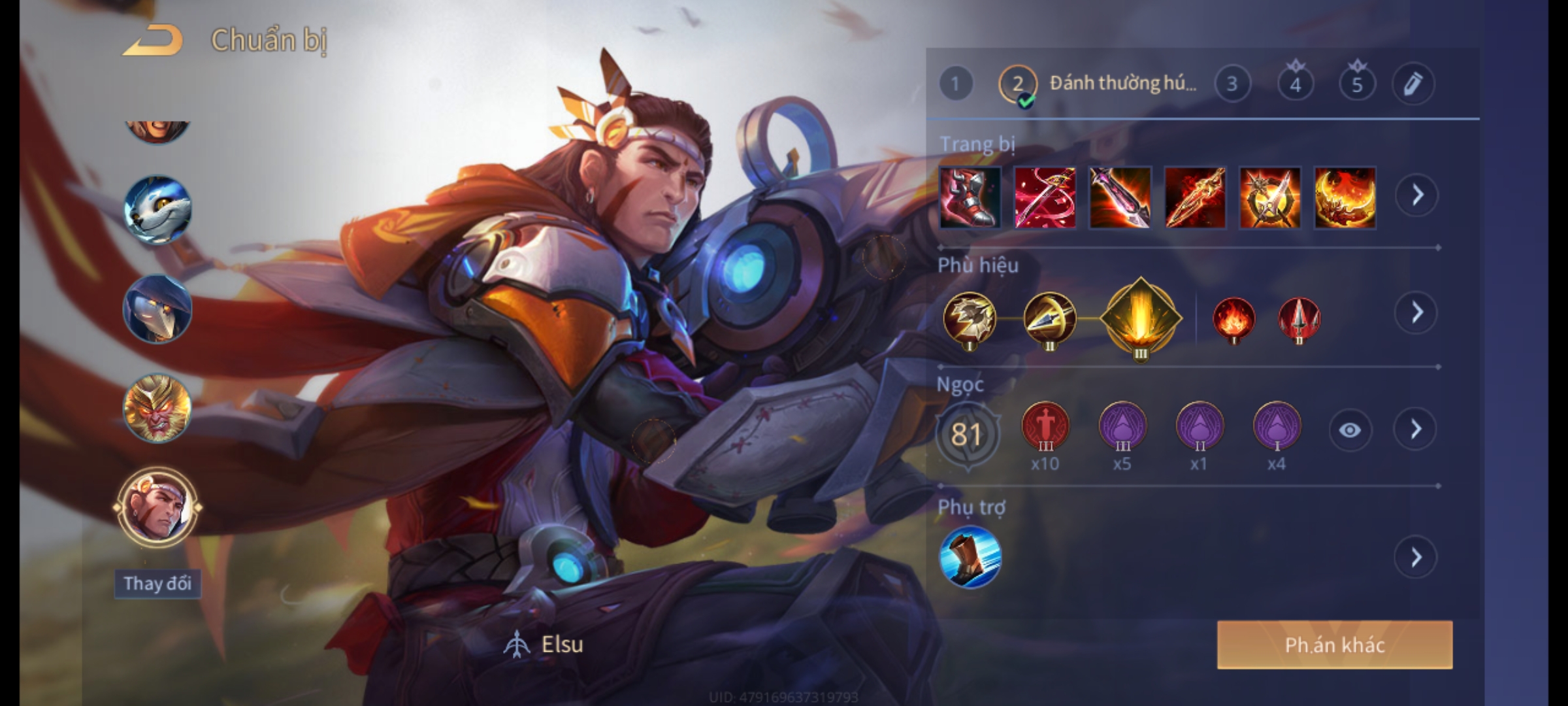Open build preset 5
The image size is (1568, 706).
1357,84
